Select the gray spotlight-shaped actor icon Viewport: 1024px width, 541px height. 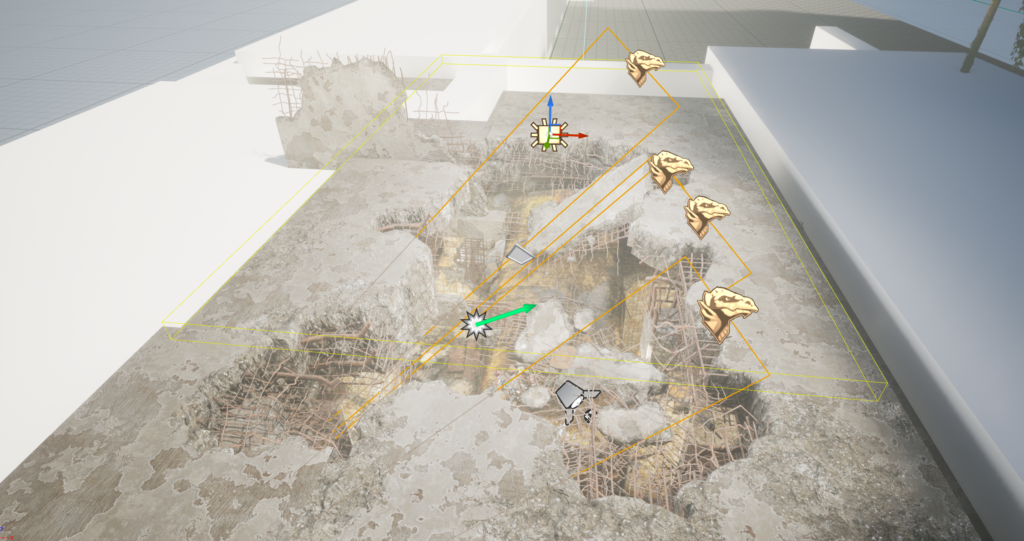click(x=572, y=395)
